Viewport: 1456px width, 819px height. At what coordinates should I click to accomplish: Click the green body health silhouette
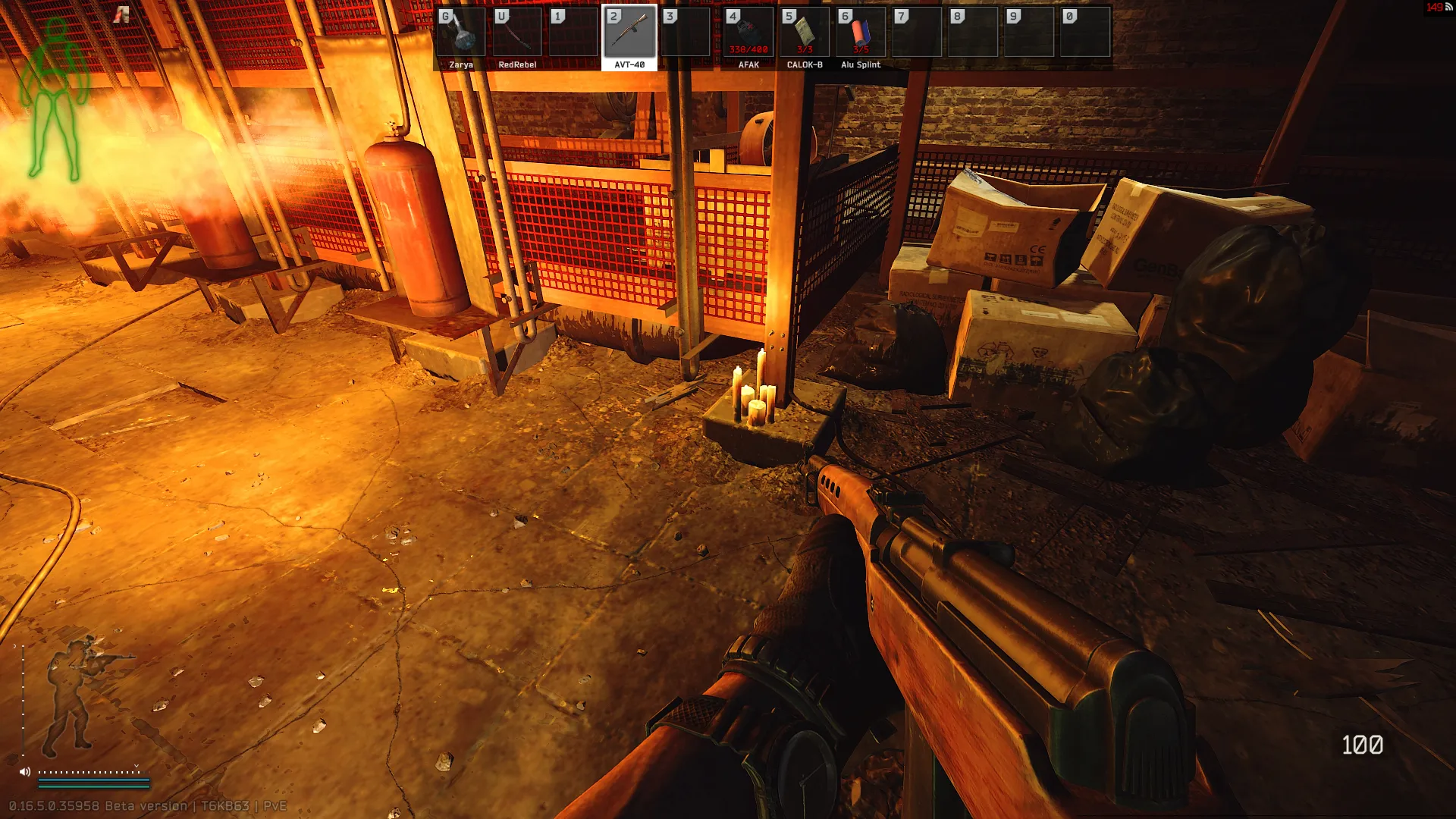(x=54, y=99)
